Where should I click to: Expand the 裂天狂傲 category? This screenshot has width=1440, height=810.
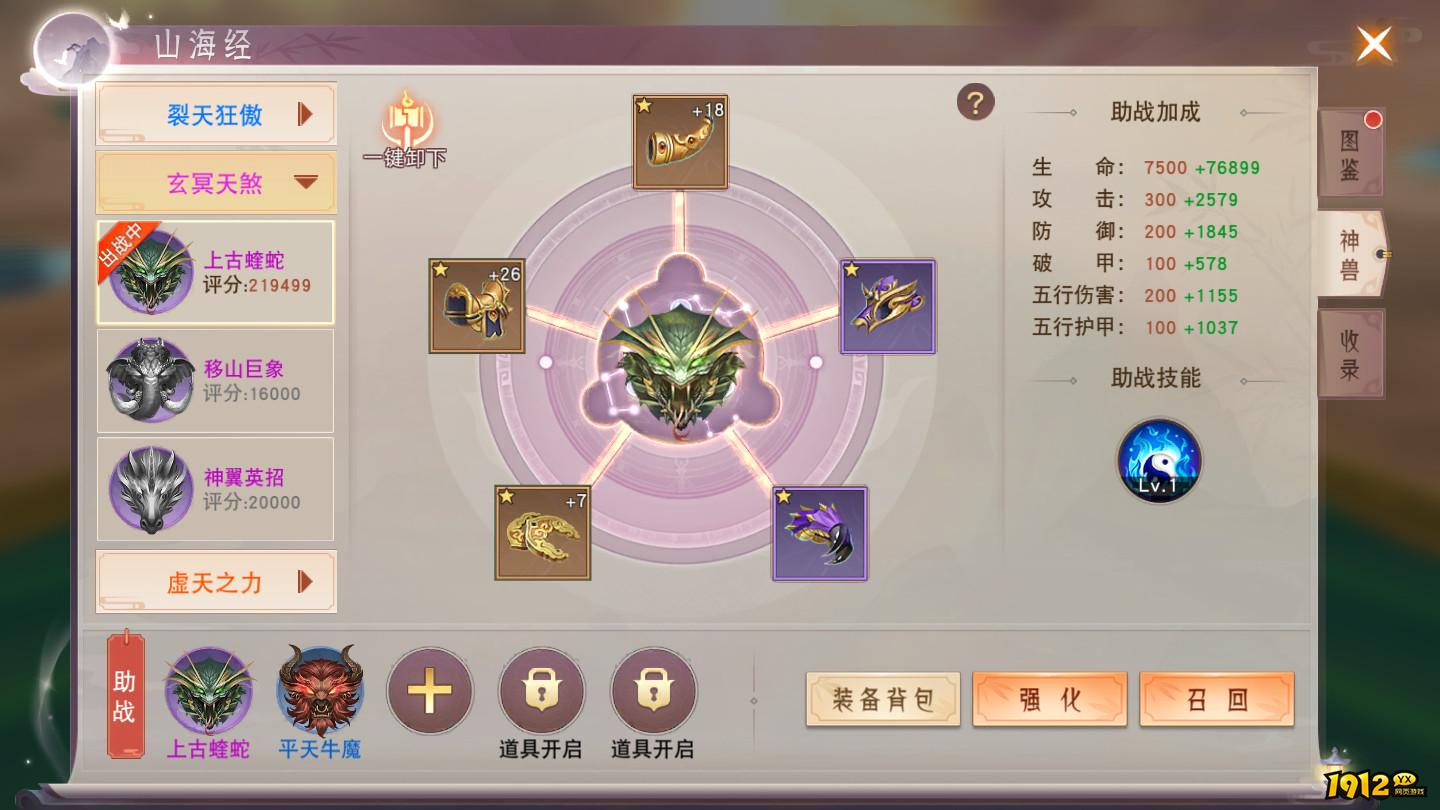point(215,113)
